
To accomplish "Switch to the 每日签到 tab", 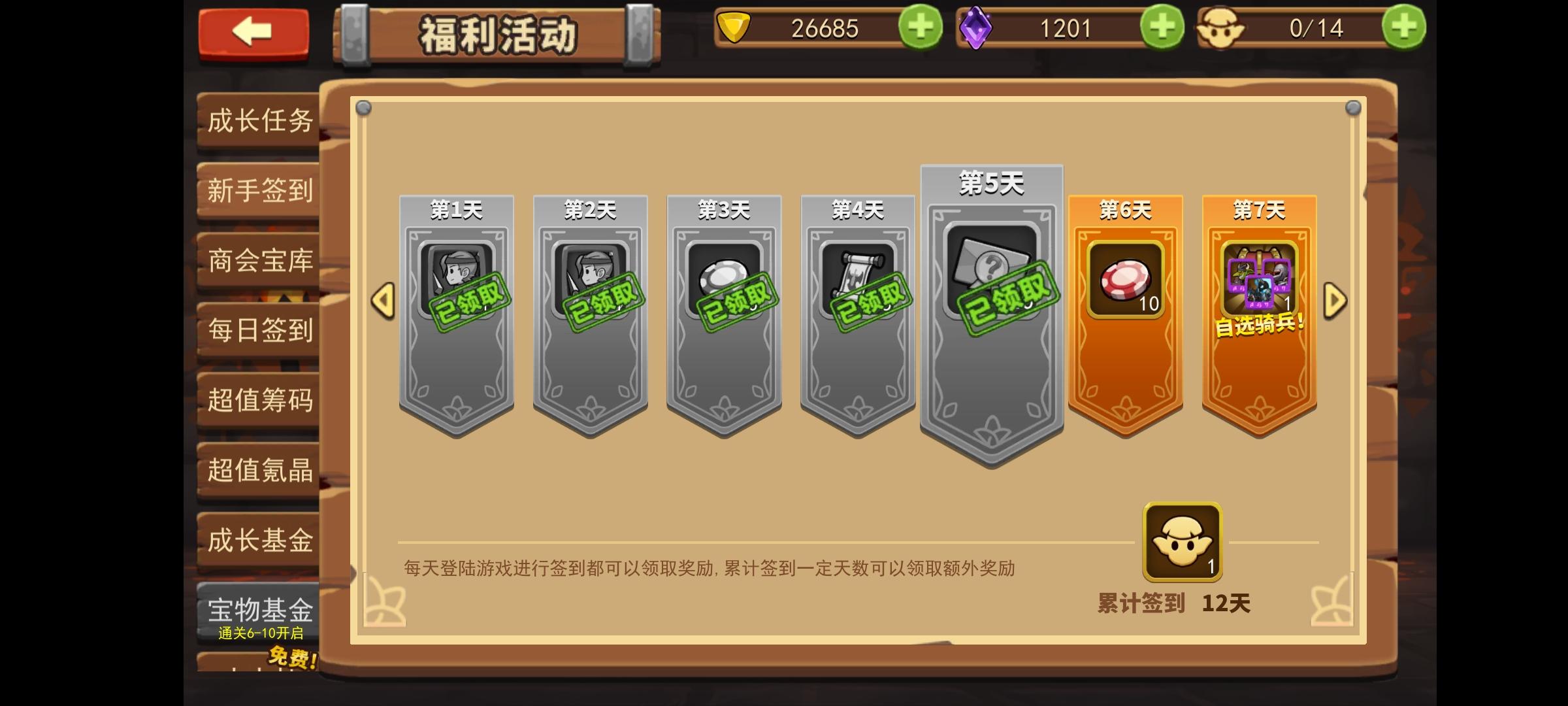I will coord(257,332).
